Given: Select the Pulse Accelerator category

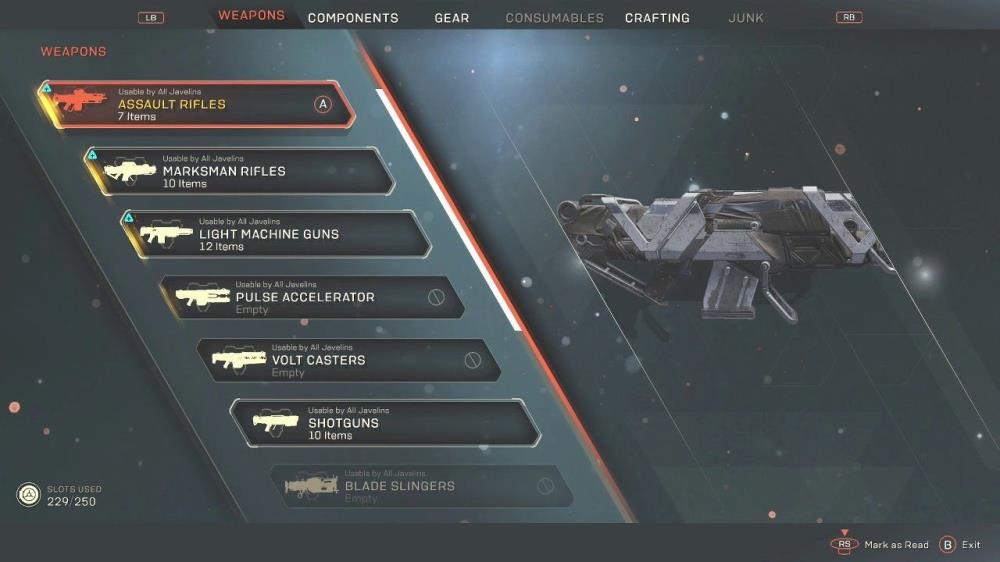Looking at the screenshot, I should [312, 297].
